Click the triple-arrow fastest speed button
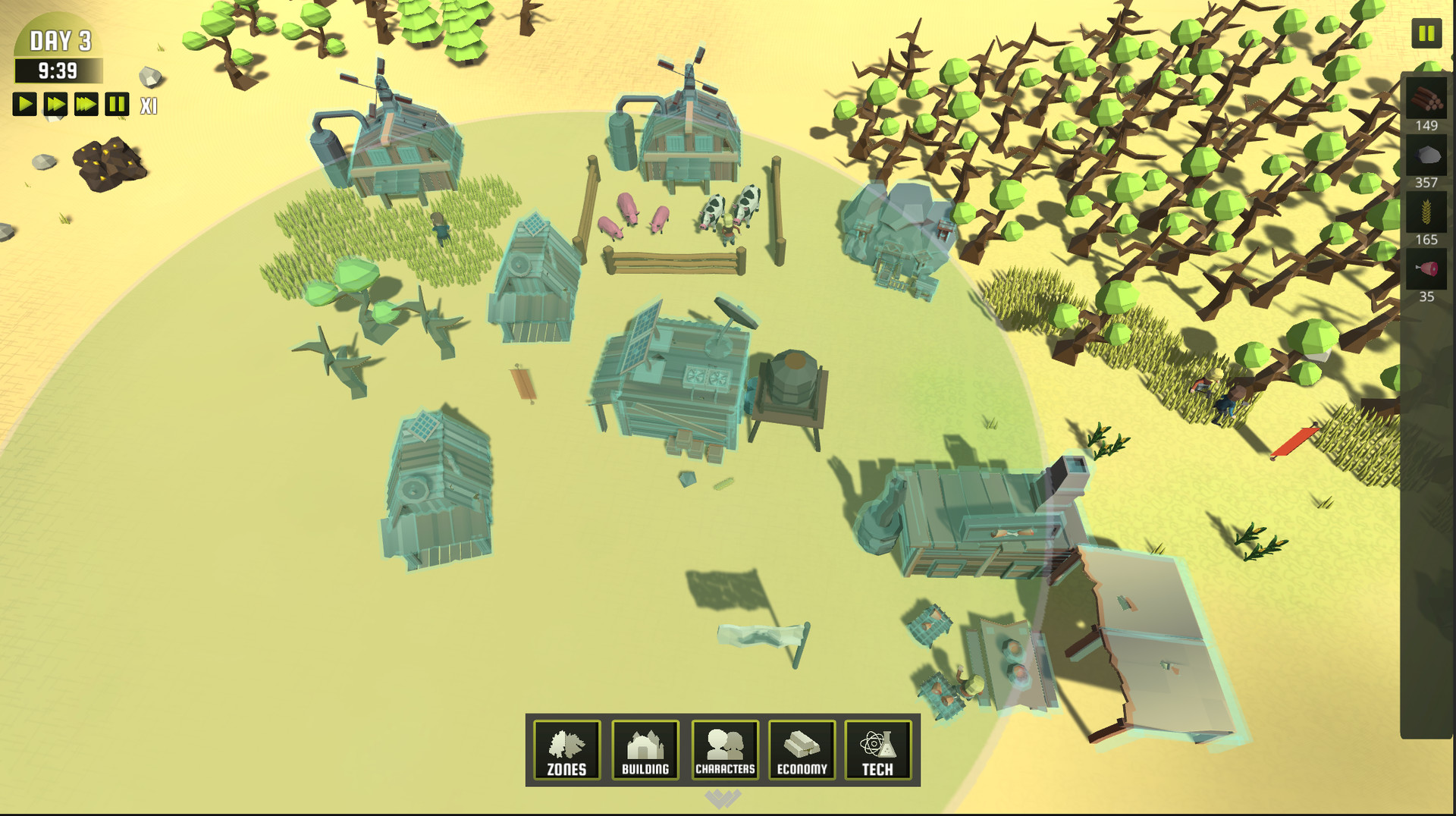 click(x=85, y=104)
